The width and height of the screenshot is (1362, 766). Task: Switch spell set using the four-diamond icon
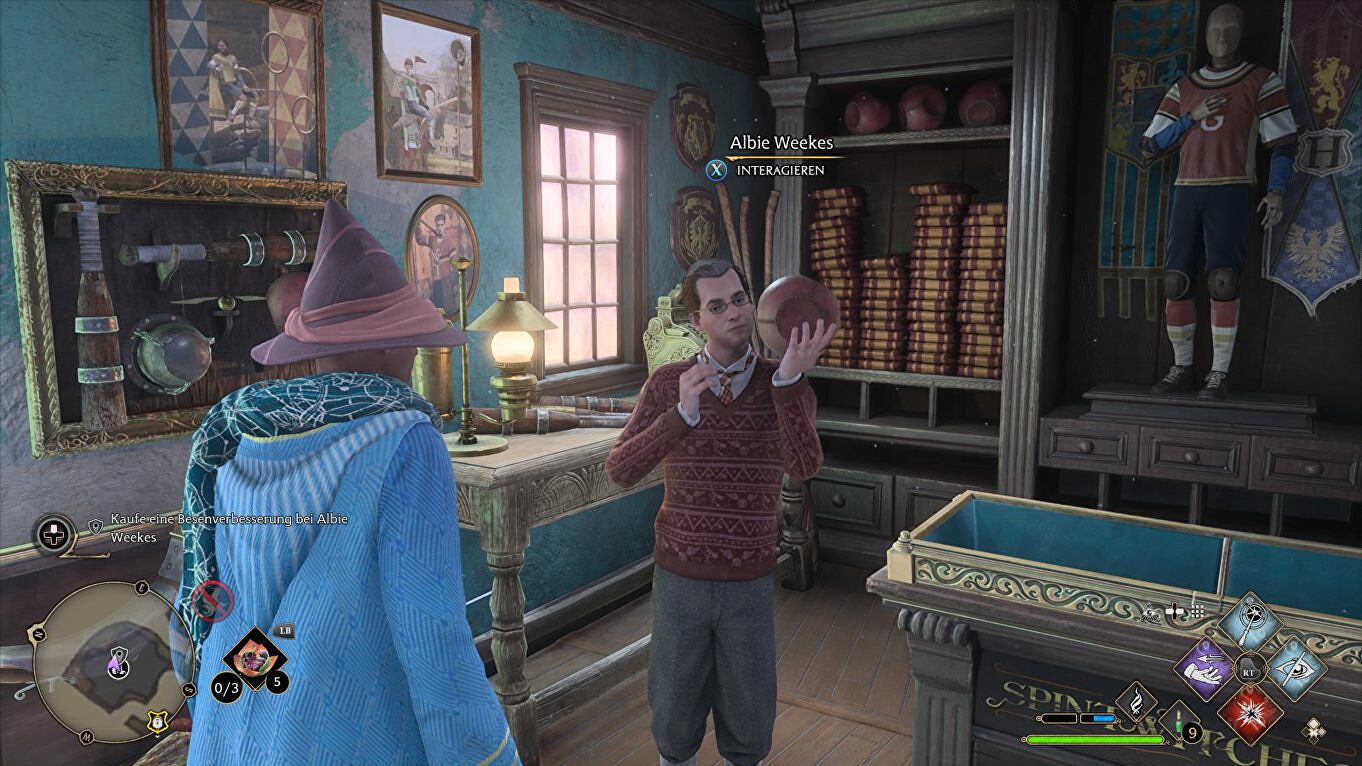click(x=1315, y=731)
